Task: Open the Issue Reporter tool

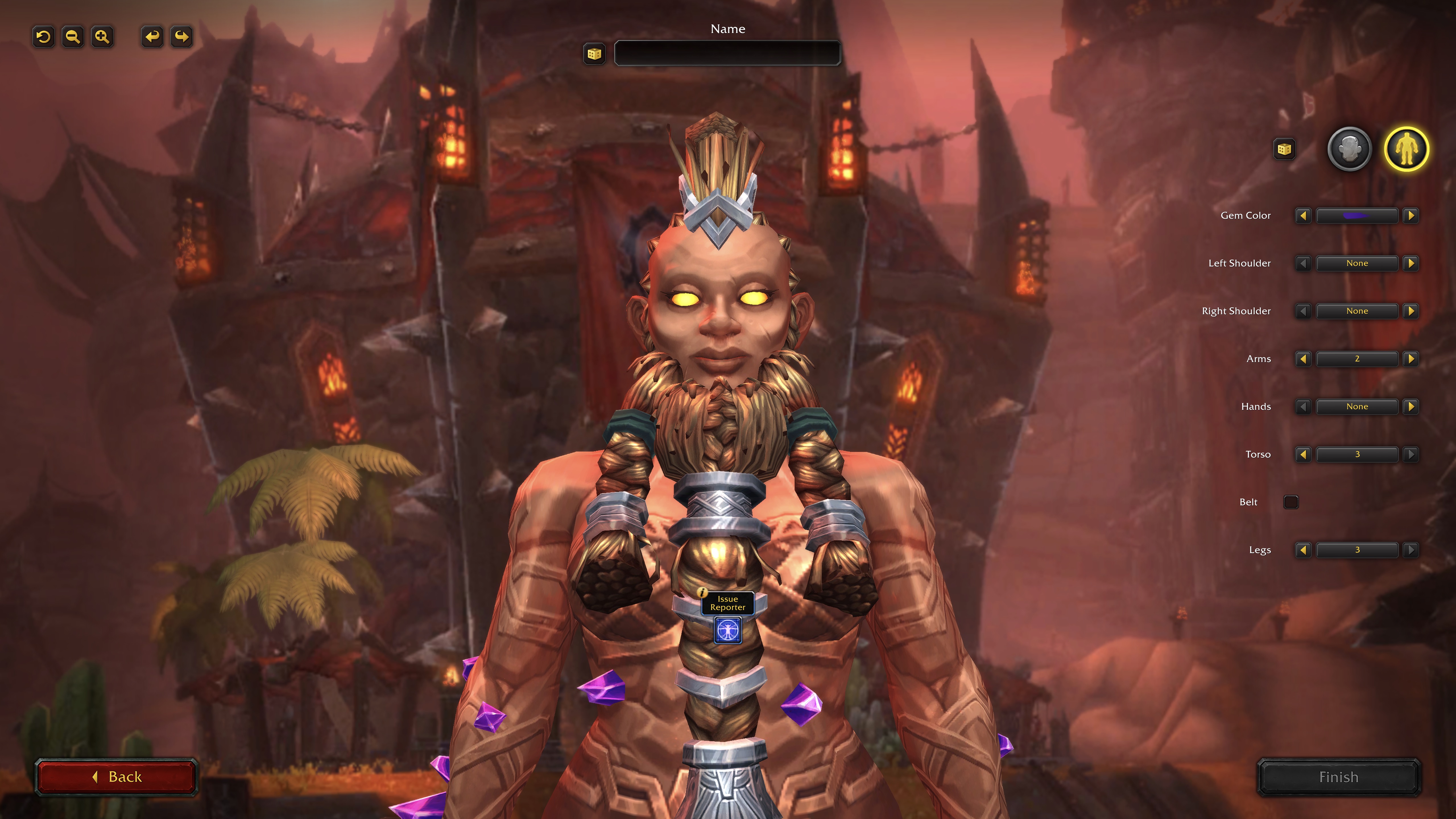Action: tap(727, 630)
